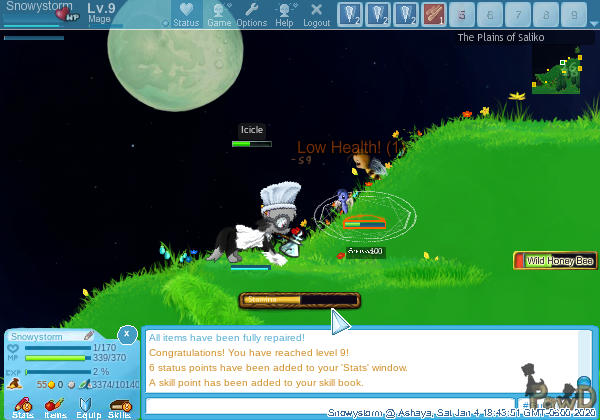Open the Skills book
Image resolution: width=600 pixels, height=420 pixels.
click(120, 406)
